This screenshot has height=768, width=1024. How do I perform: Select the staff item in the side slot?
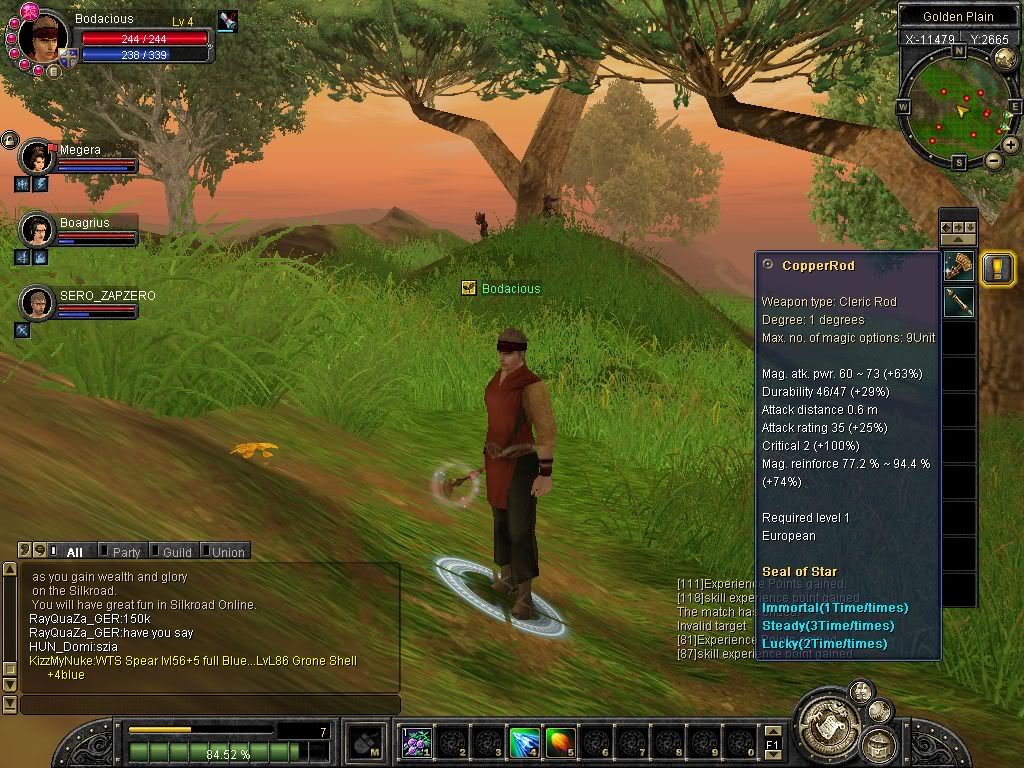click(959, 302)
